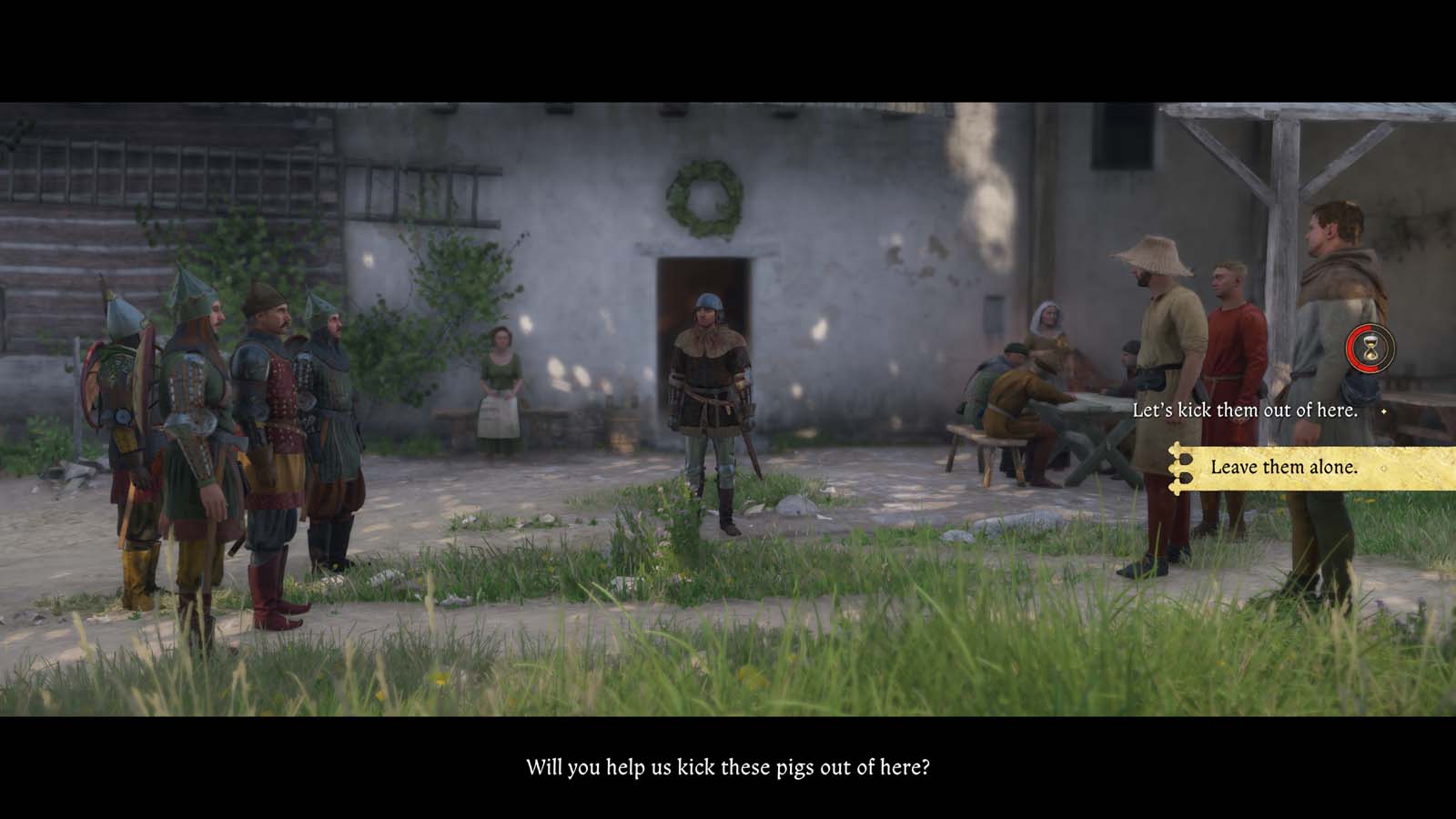This screenshot has width=1456, height=819.
Task: Select the 'Leave them alone.' dialogue option
Action: click(x=1283, y=468)
